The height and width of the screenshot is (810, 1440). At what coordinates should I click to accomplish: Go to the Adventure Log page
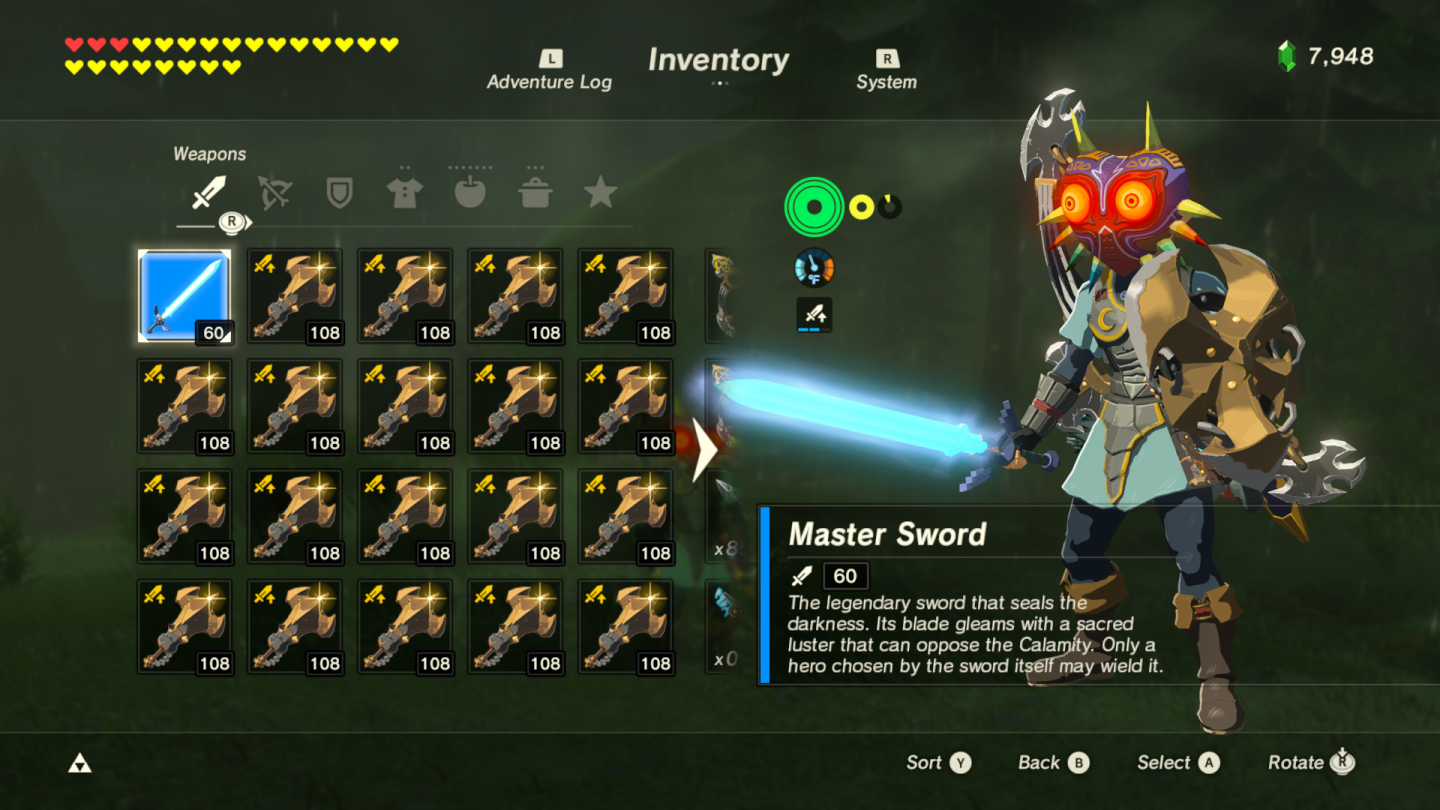coord(549,72)
